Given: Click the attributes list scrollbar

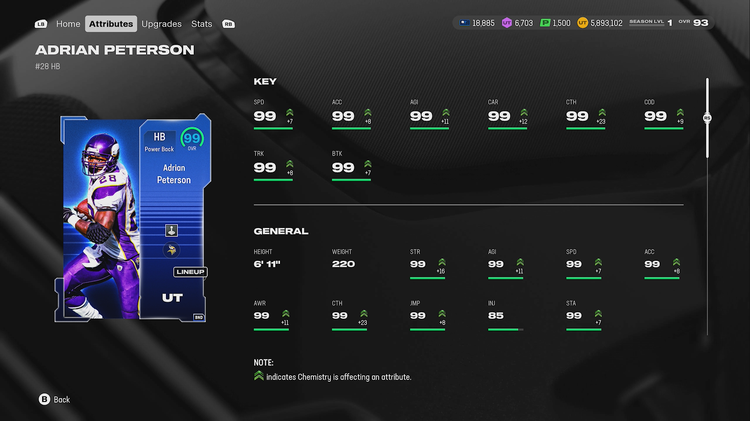Looking at the screenshot, I should (707, 118).
